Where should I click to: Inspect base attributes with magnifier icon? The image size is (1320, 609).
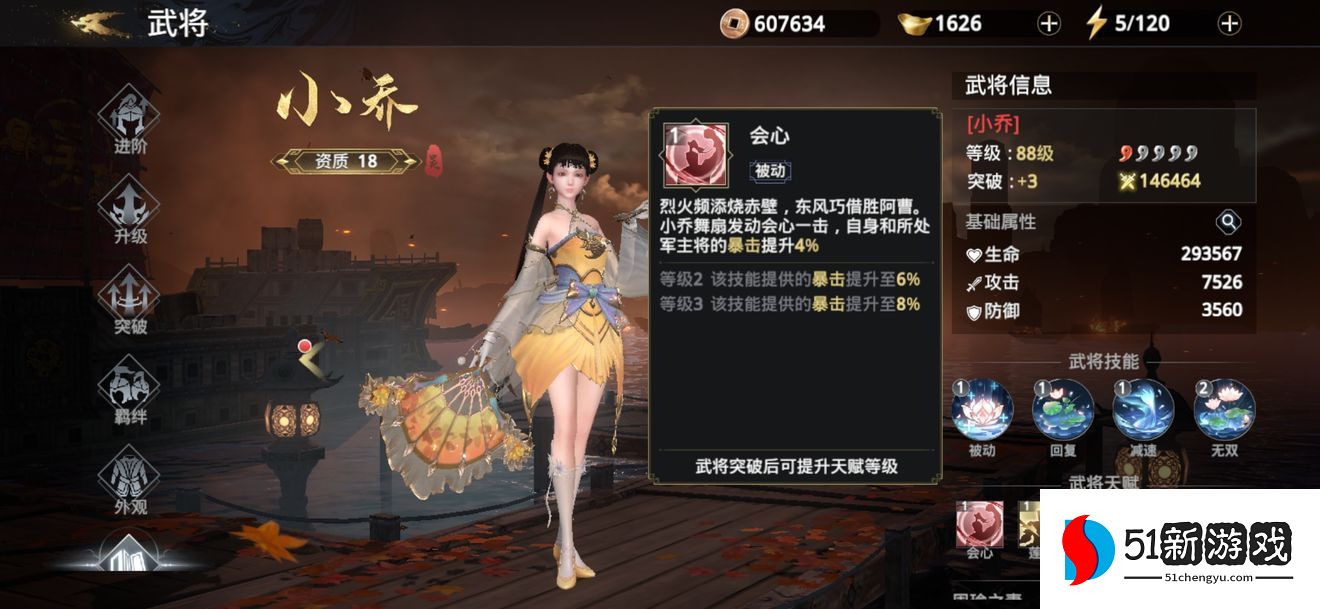(1228, 221)
